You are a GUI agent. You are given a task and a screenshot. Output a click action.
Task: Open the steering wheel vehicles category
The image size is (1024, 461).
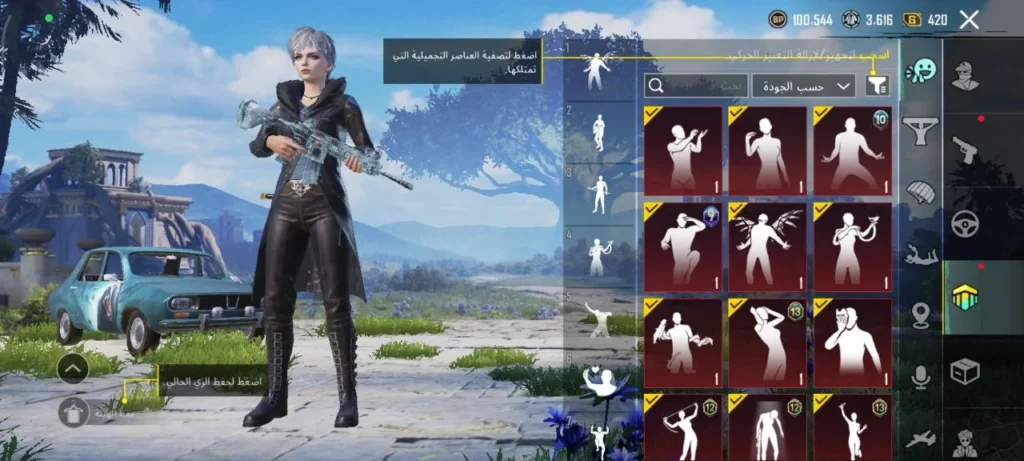pyautogui.click(x=965, y=222)
